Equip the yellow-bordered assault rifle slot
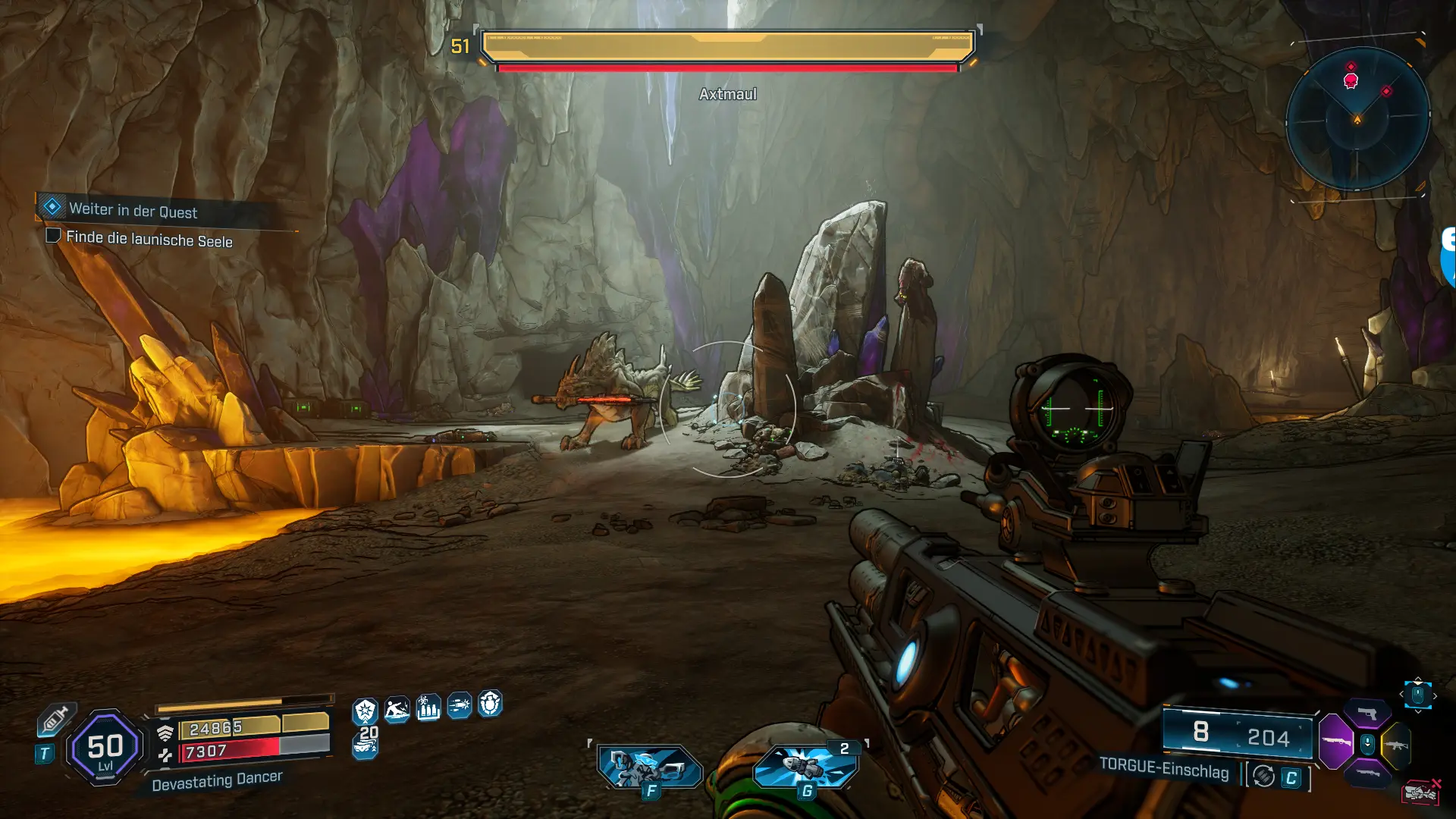The height and width of the screenshot is (819, 1456). click(1396, 745)
